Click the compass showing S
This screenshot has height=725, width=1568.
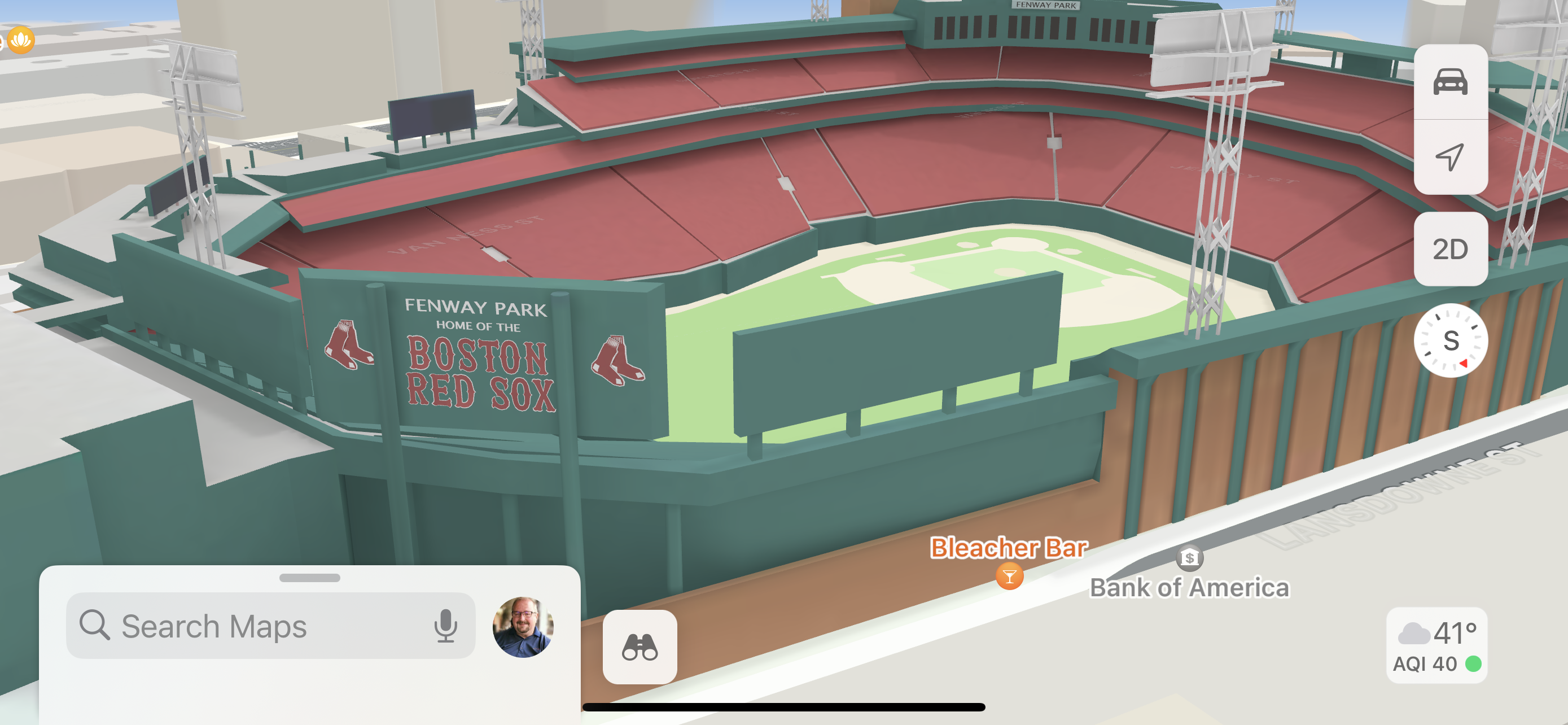click(1450, 340)
